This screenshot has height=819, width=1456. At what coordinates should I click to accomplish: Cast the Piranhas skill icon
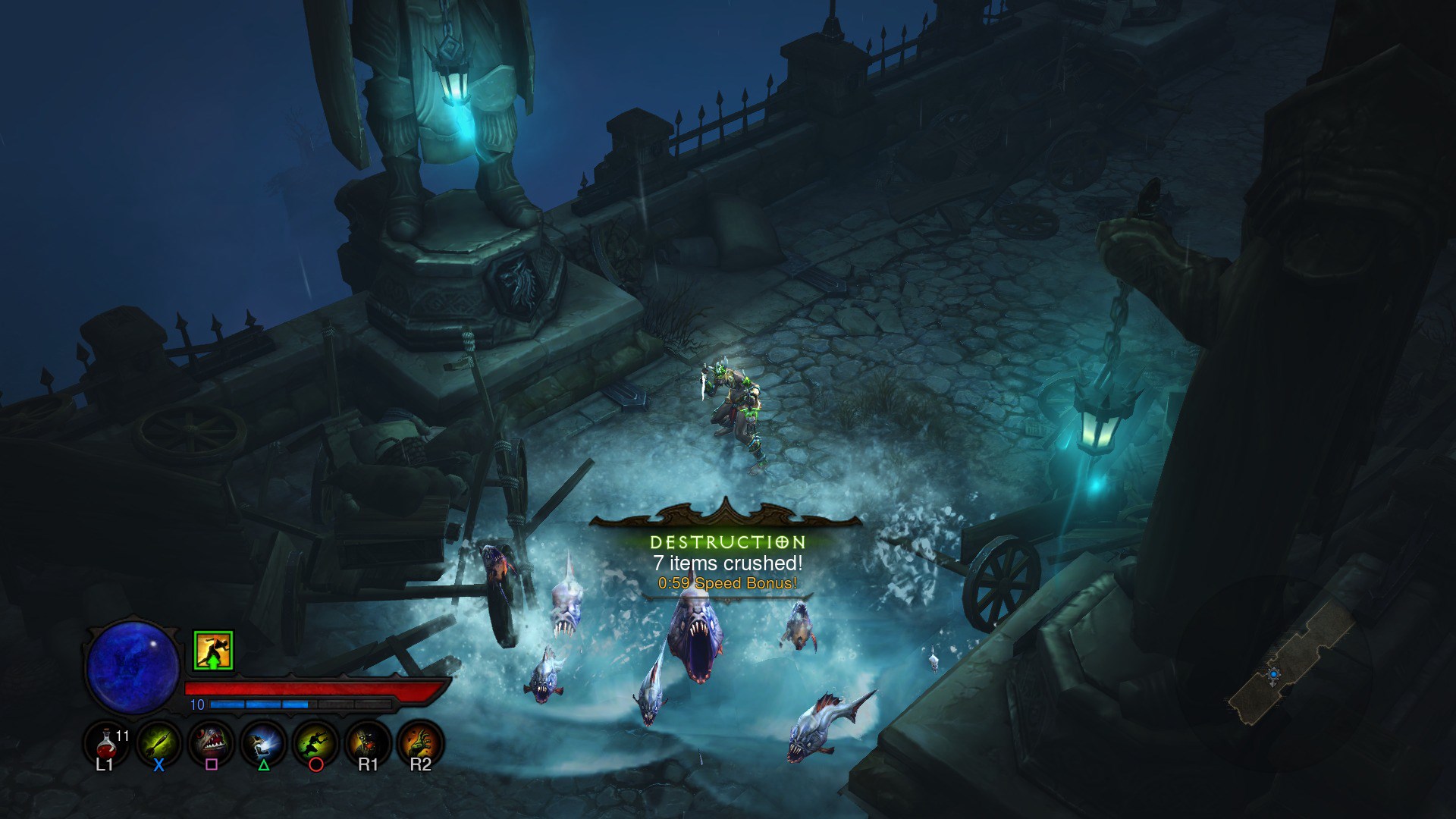(211, 742)
